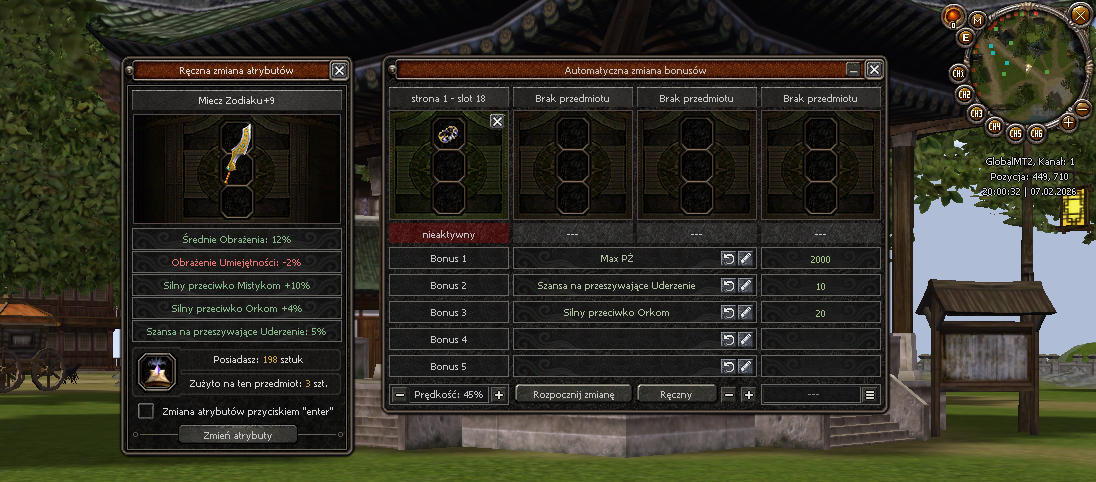Minimize the Automatyczna zmiana bonusów window

click(853, 70)
